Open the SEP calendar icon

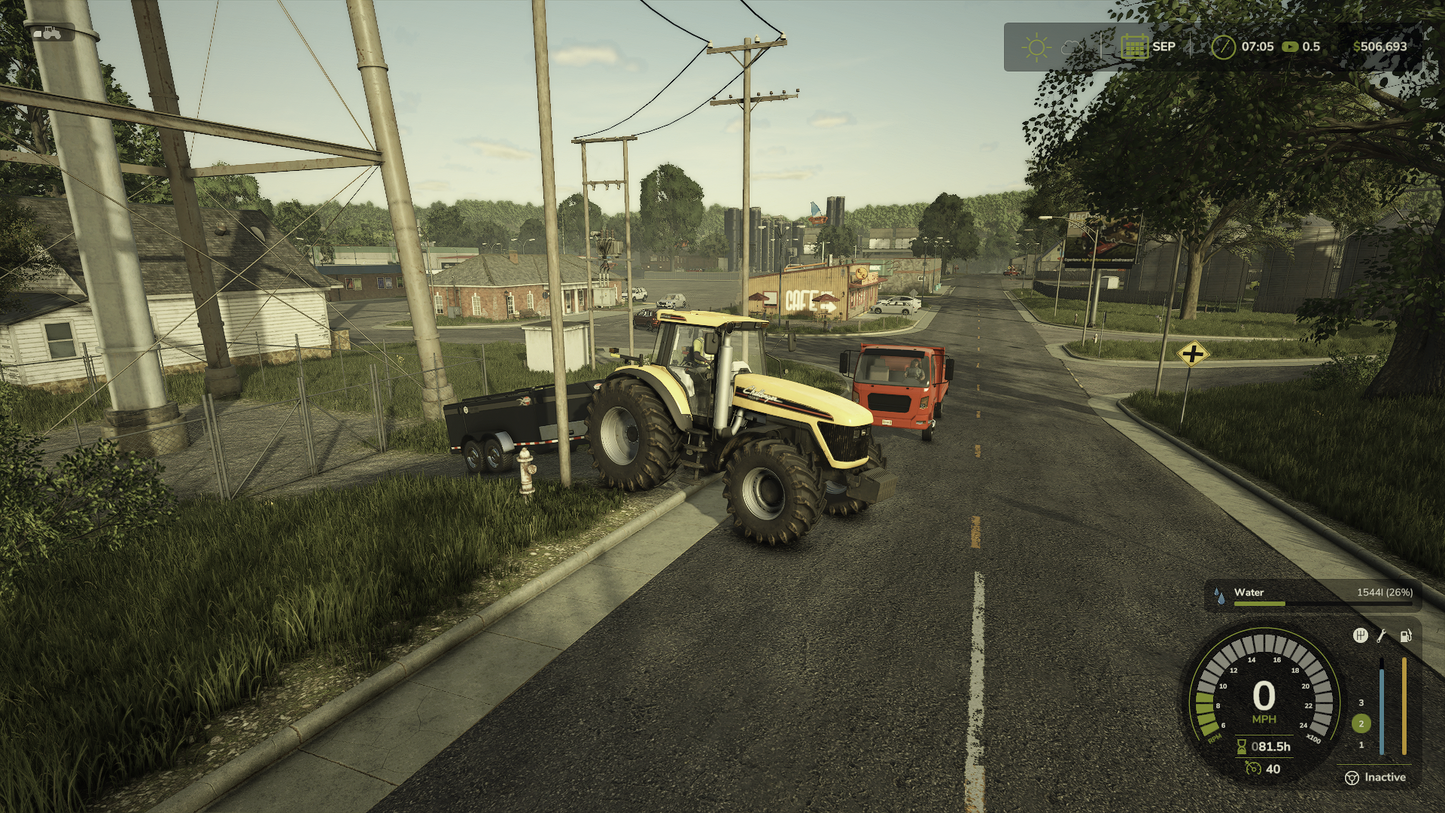click(1134, 47)
